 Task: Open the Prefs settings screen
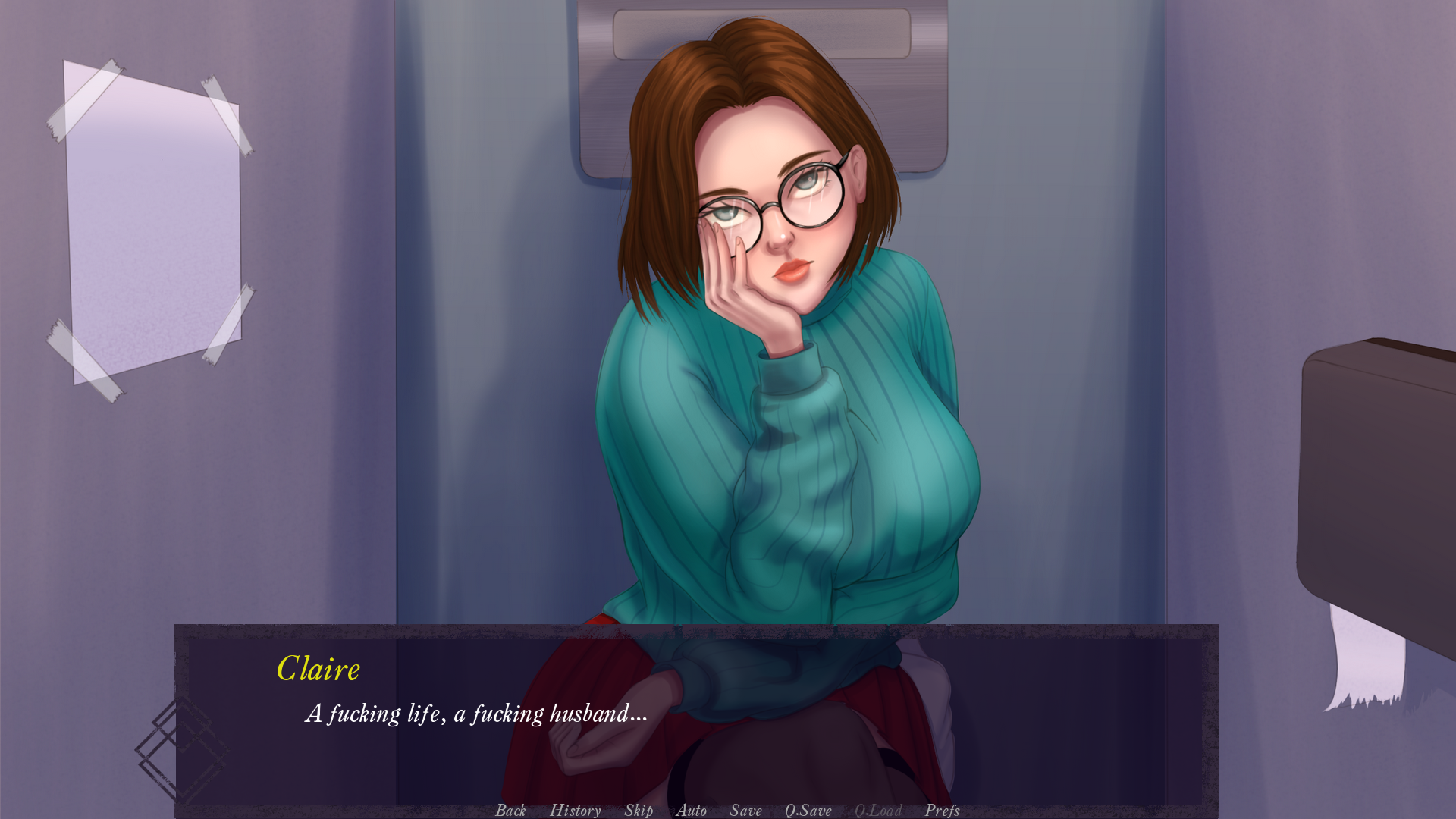(942, 810)
